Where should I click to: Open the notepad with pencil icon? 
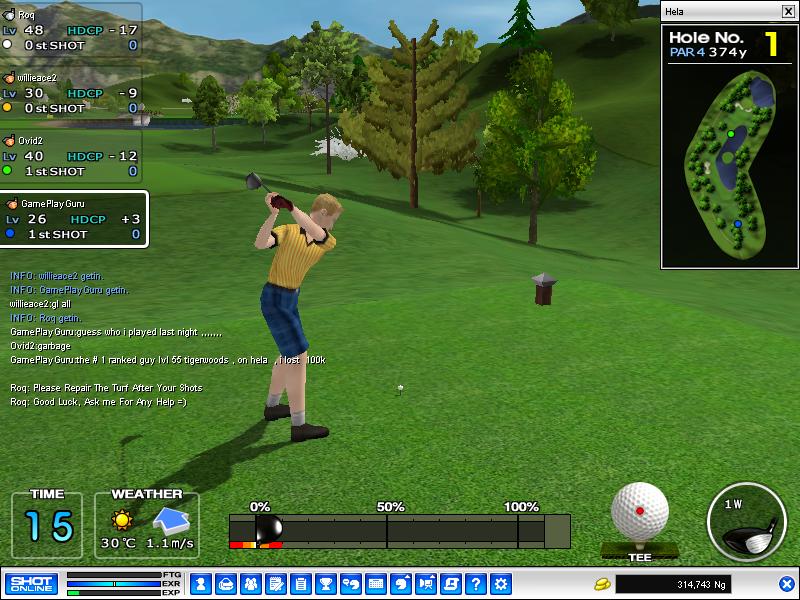click(x=275, y=583)
